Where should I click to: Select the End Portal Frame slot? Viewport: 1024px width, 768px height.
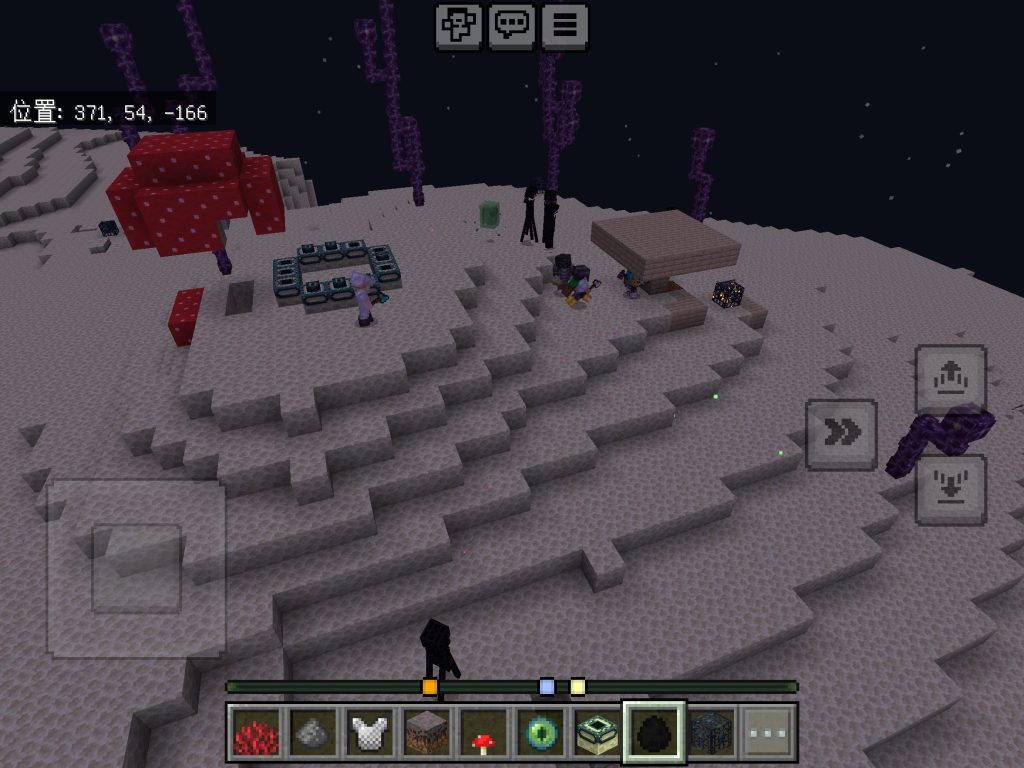(598, 732)
